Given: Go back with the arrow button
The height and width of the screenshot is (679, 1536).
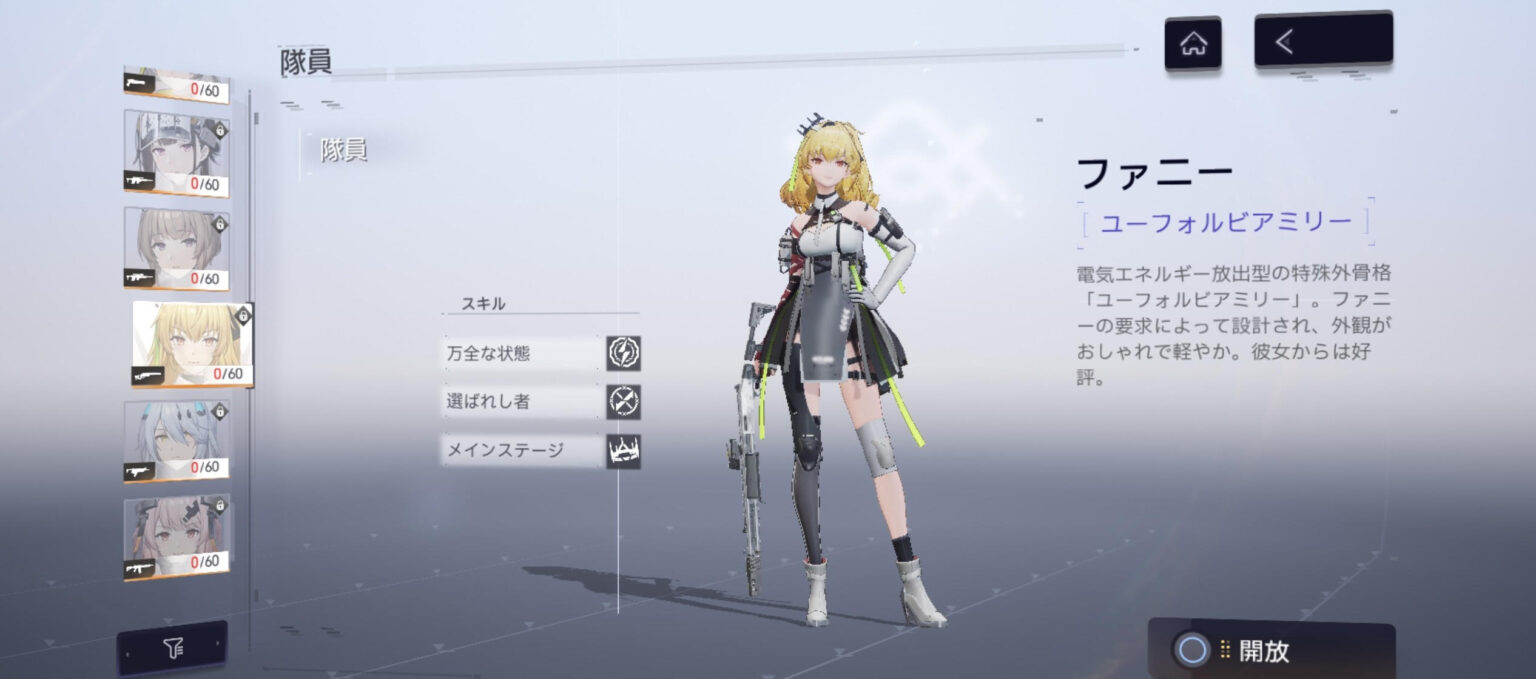Looking at the screenshot, I should (x=1322, y=41).
